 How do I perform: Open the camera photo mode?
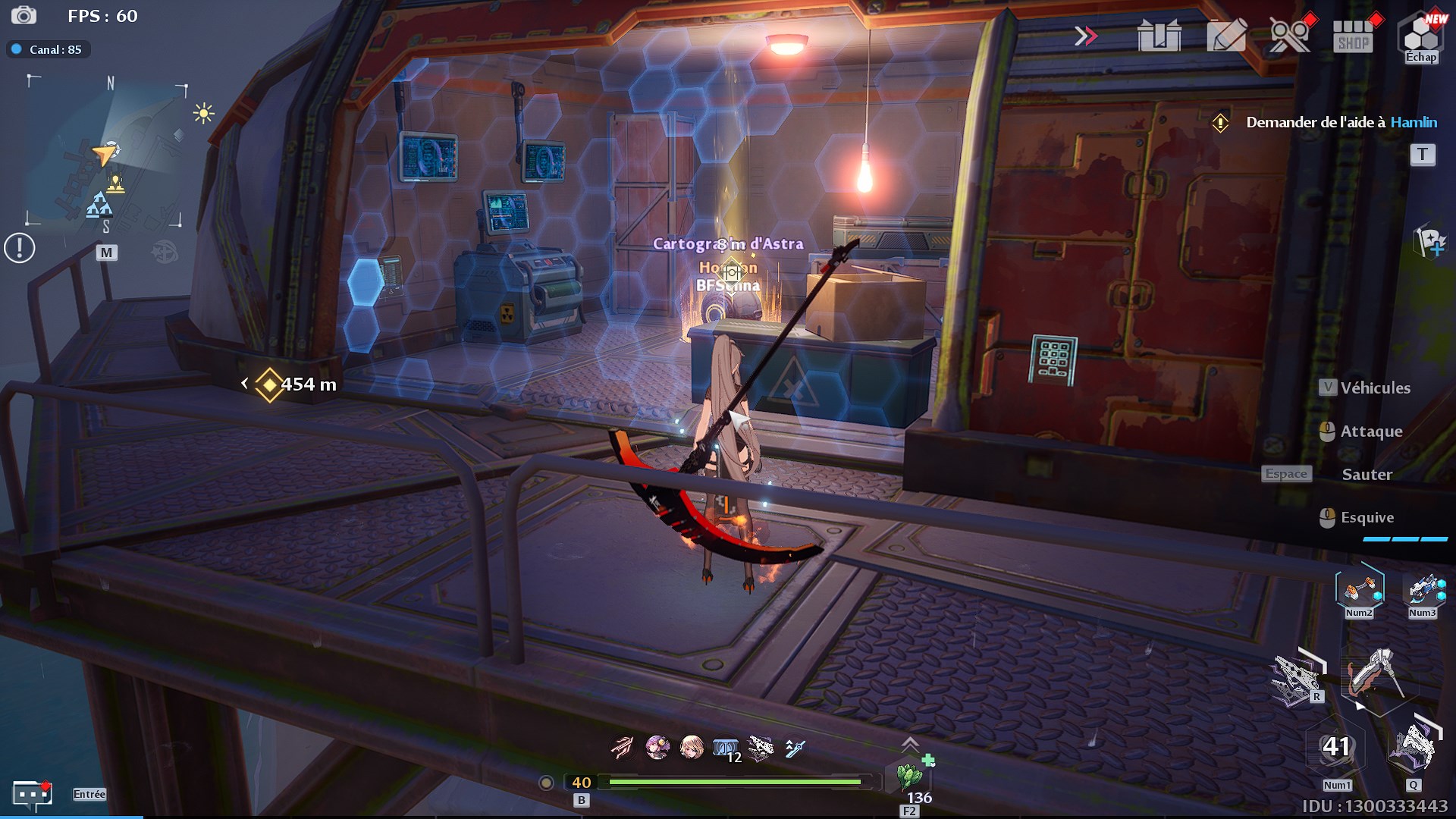[x=24, y=15]
